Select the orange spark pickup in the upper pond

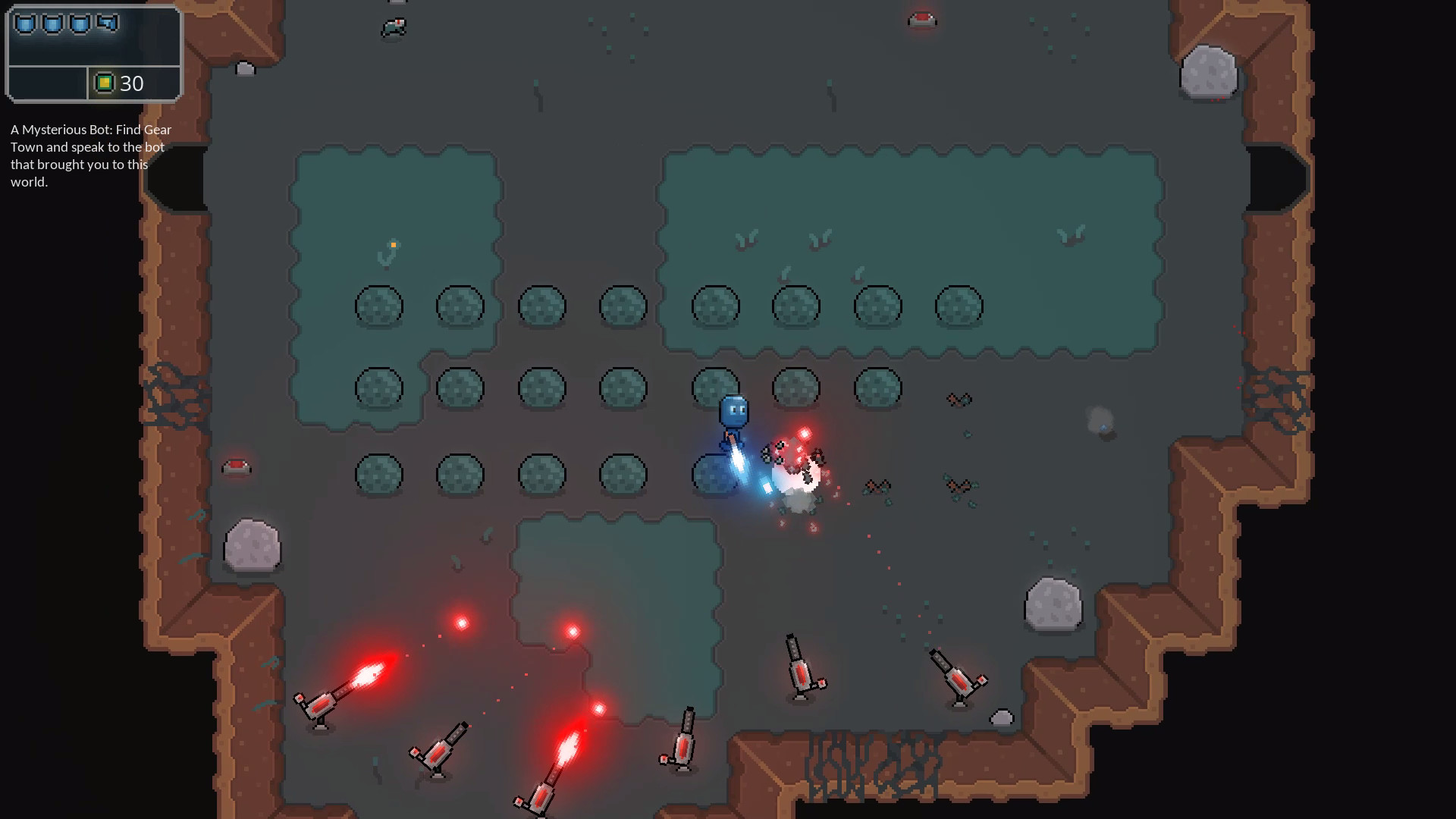(394, 244)
